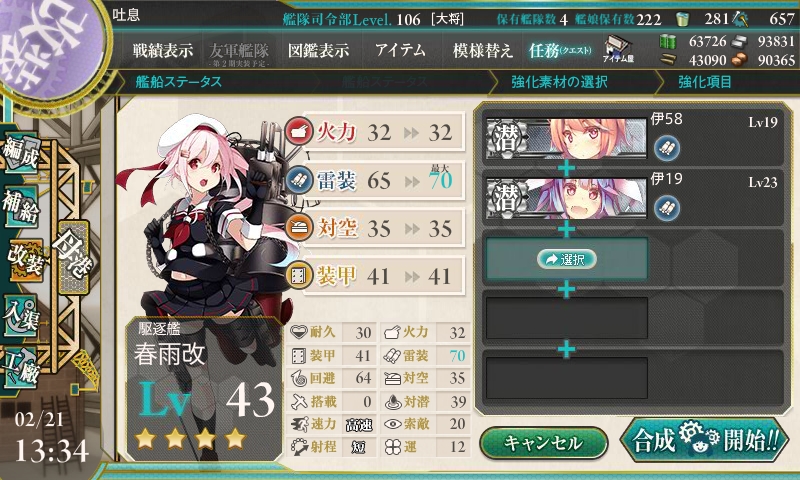
Task: Open the 模様替え furniture menu
Action: point(482,50)
